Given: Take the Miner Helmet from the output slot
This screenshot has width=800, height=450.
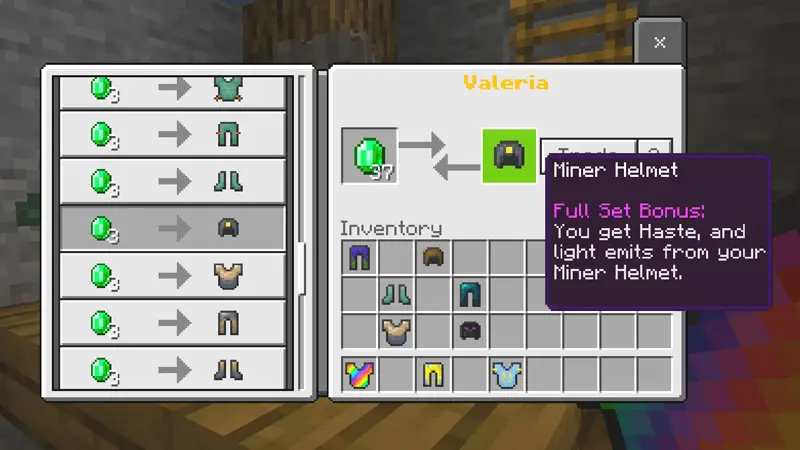Looking at the screenshot, I should (509, 156).
